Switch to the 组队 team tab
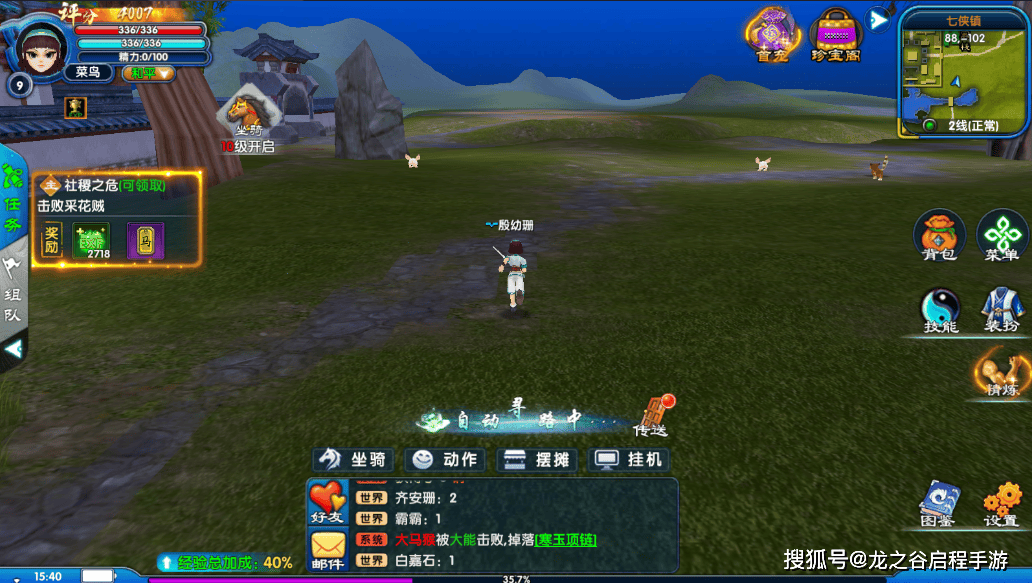 13,293
